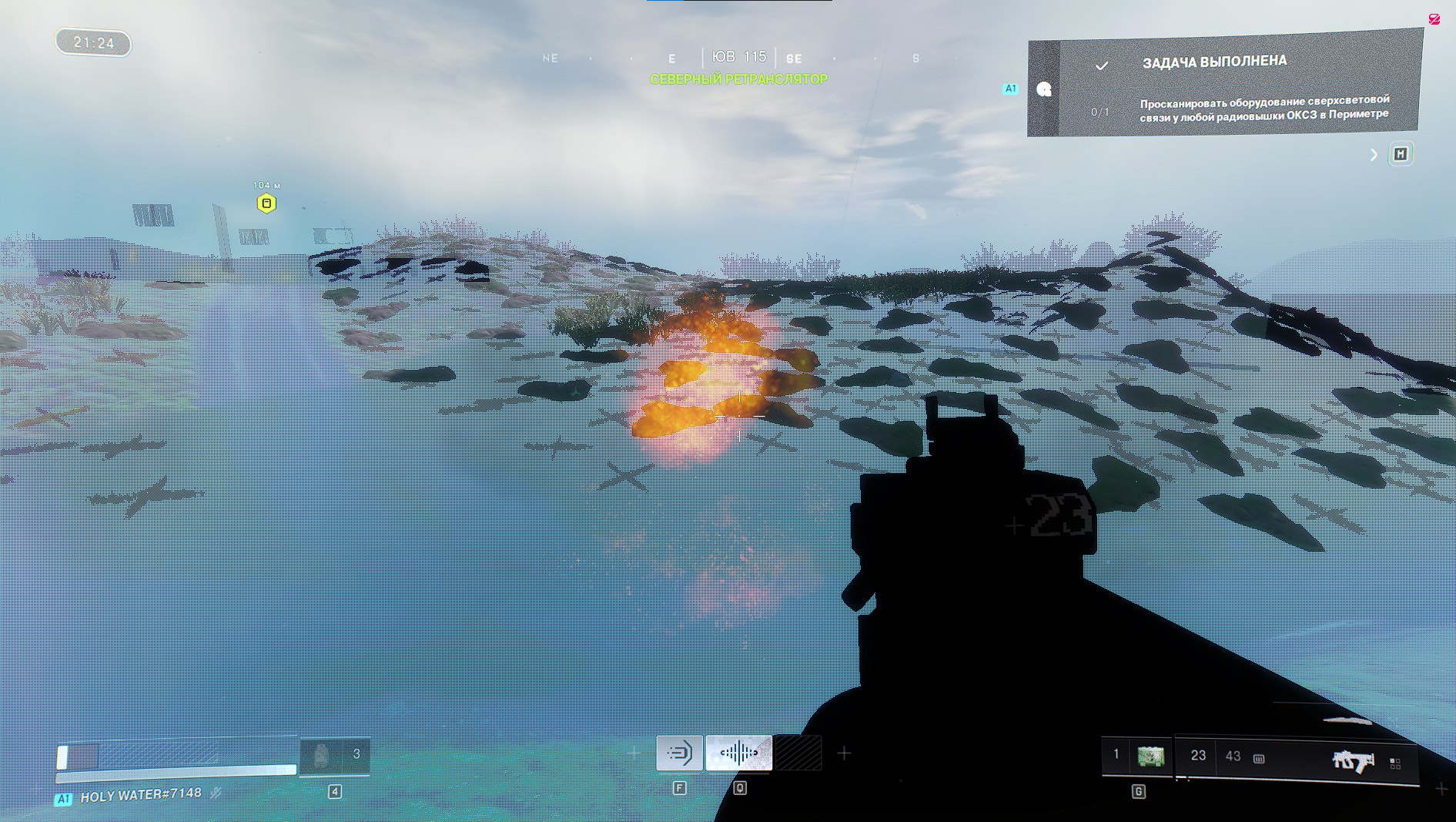Click the HOLY WATER#7148 player name
This screenshot has height=822, width=1456.
[141, 794]
